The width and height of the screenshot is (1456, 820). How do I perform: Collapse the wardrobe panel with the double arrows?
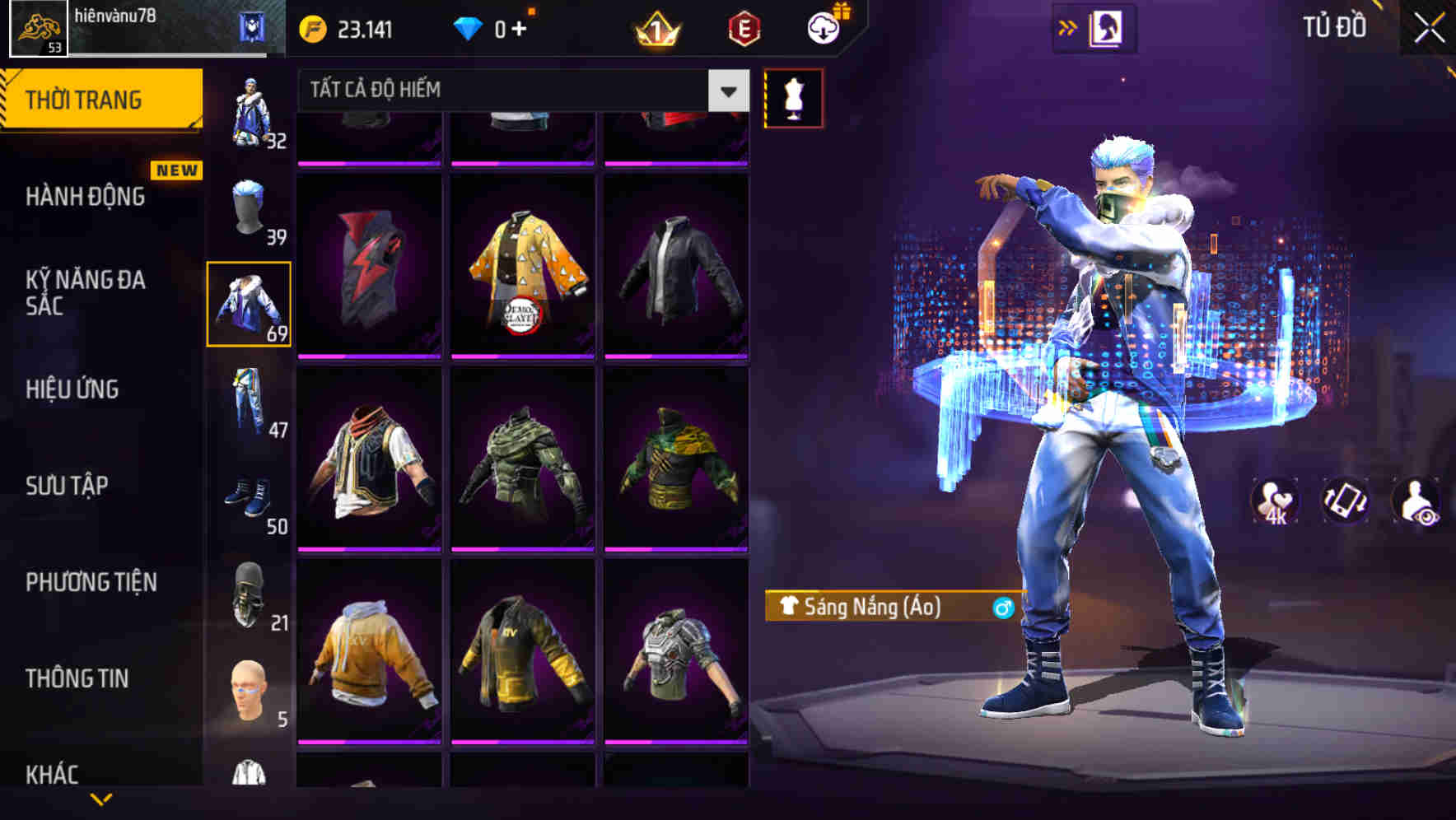[1068, 26]
